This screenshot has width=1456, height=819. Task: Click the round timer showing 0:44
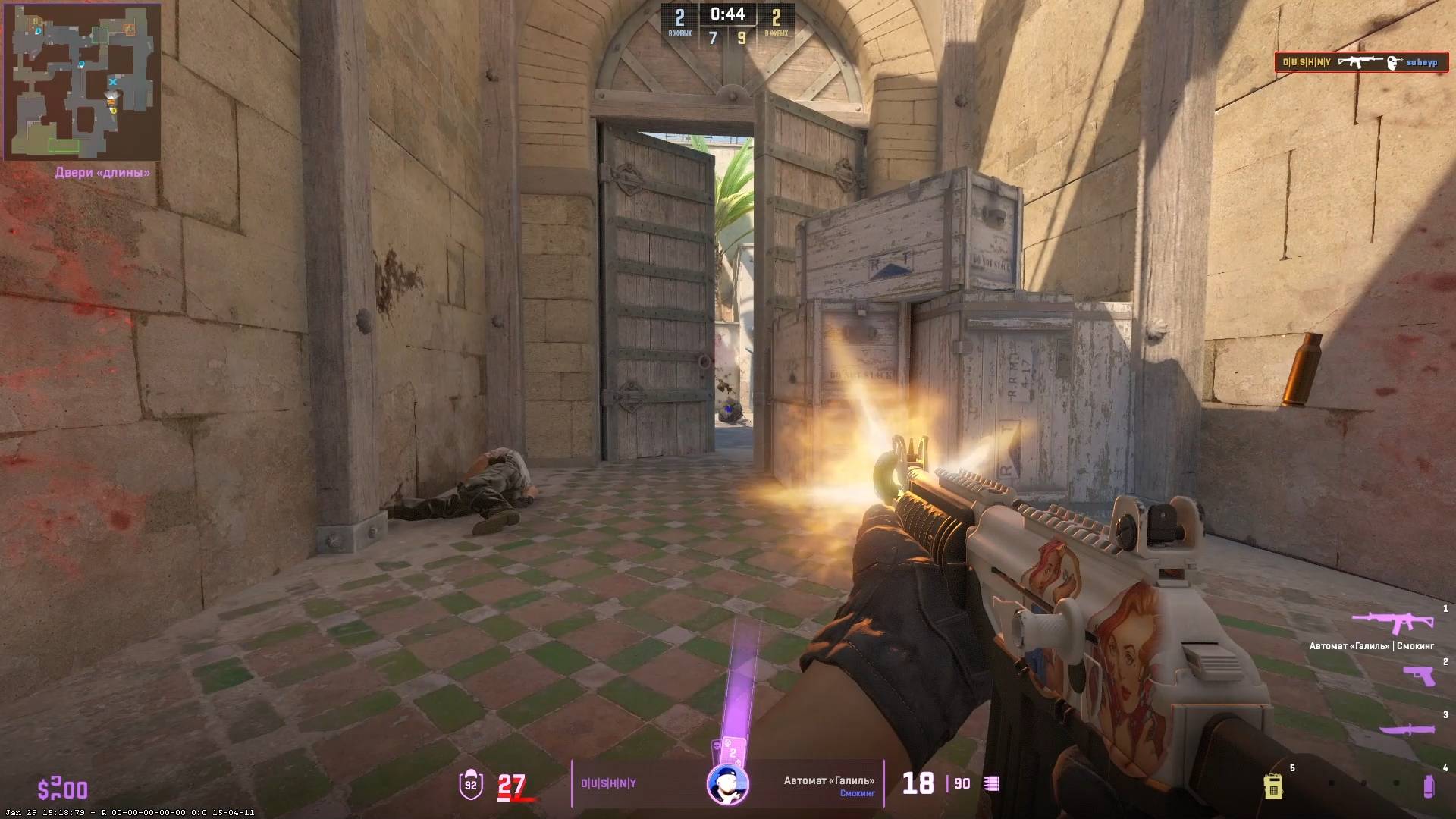(x=727, y=14)
